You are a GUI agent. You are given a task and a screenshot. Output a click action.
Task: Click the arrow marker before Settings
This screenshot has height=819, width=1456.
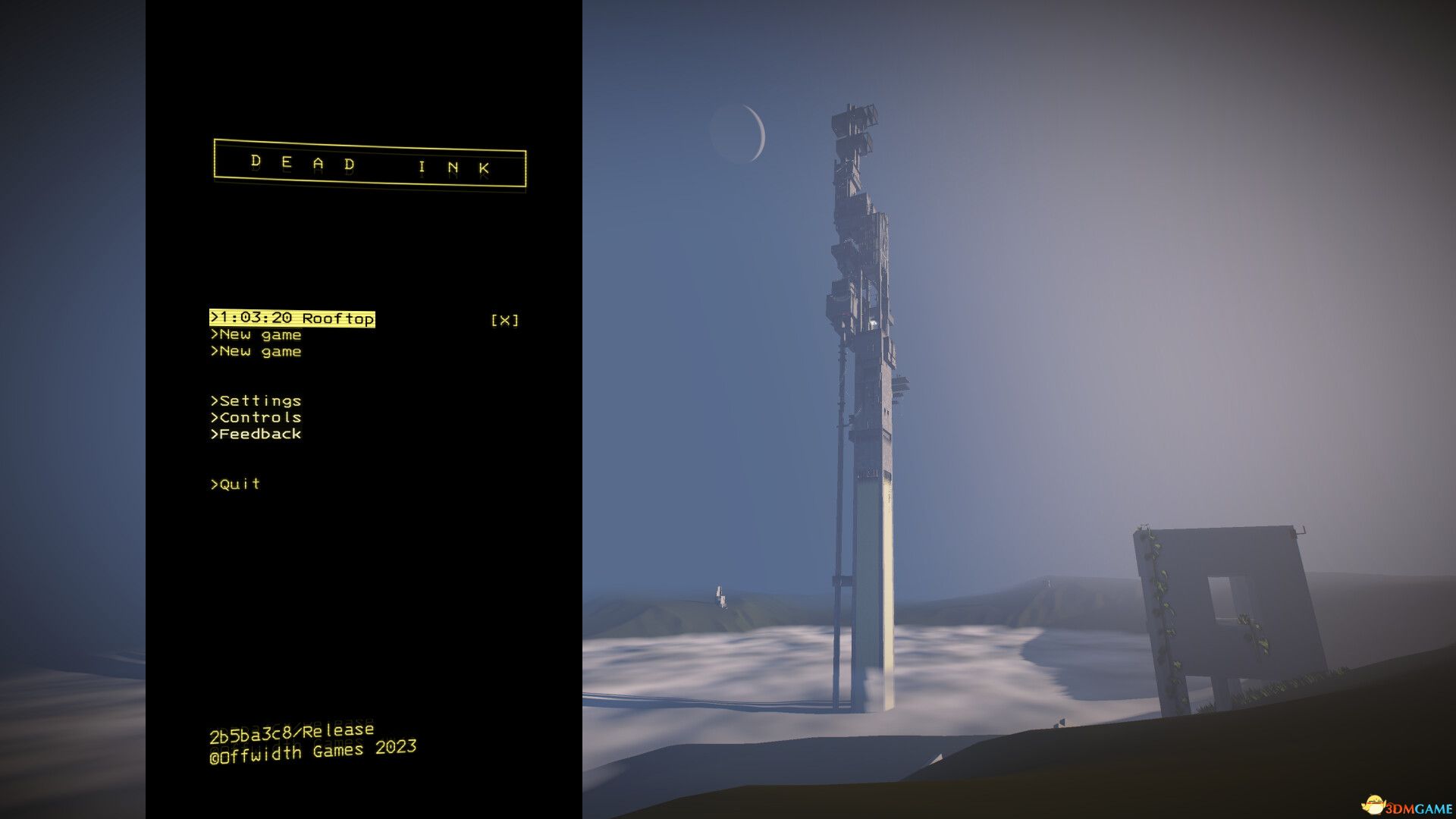coord(214,400)
